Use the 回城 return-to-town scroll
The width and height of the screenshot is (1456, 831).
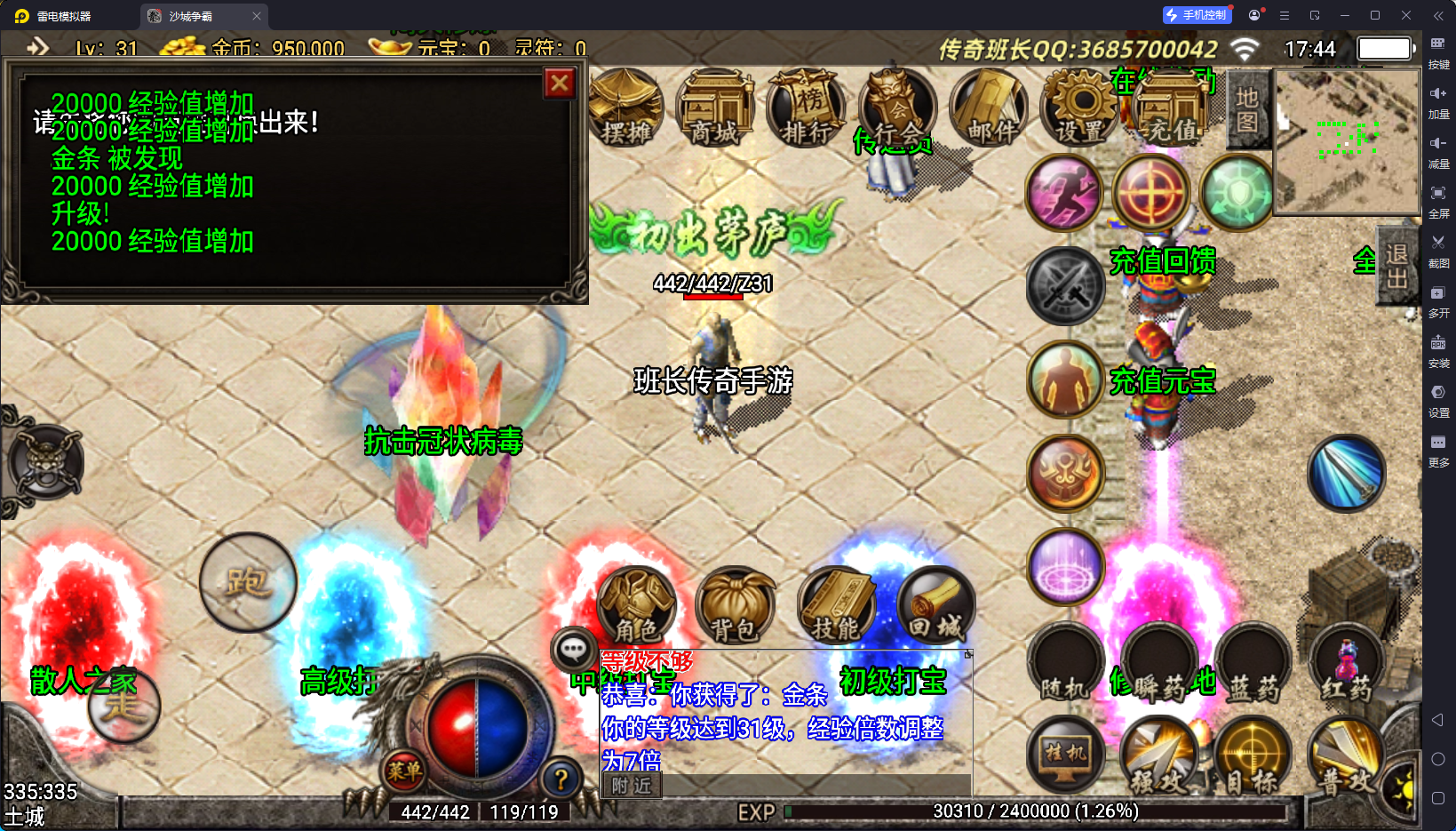point(935,606)
